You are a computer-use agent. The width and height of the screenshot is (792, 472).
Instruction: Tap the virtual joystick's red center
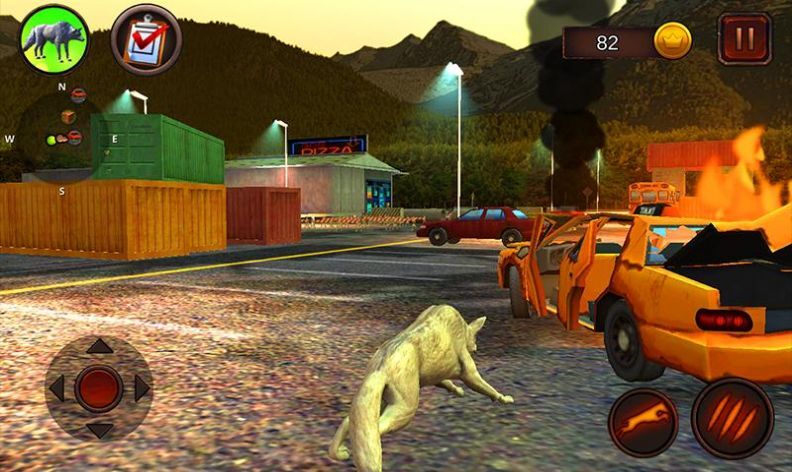click(x=99, y=388)
